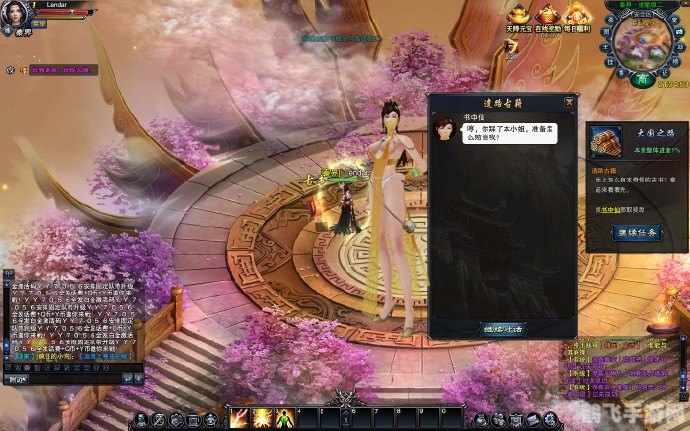Activate the green figure skill in hotbar
The image size is (690, 431).
point(284,416)
